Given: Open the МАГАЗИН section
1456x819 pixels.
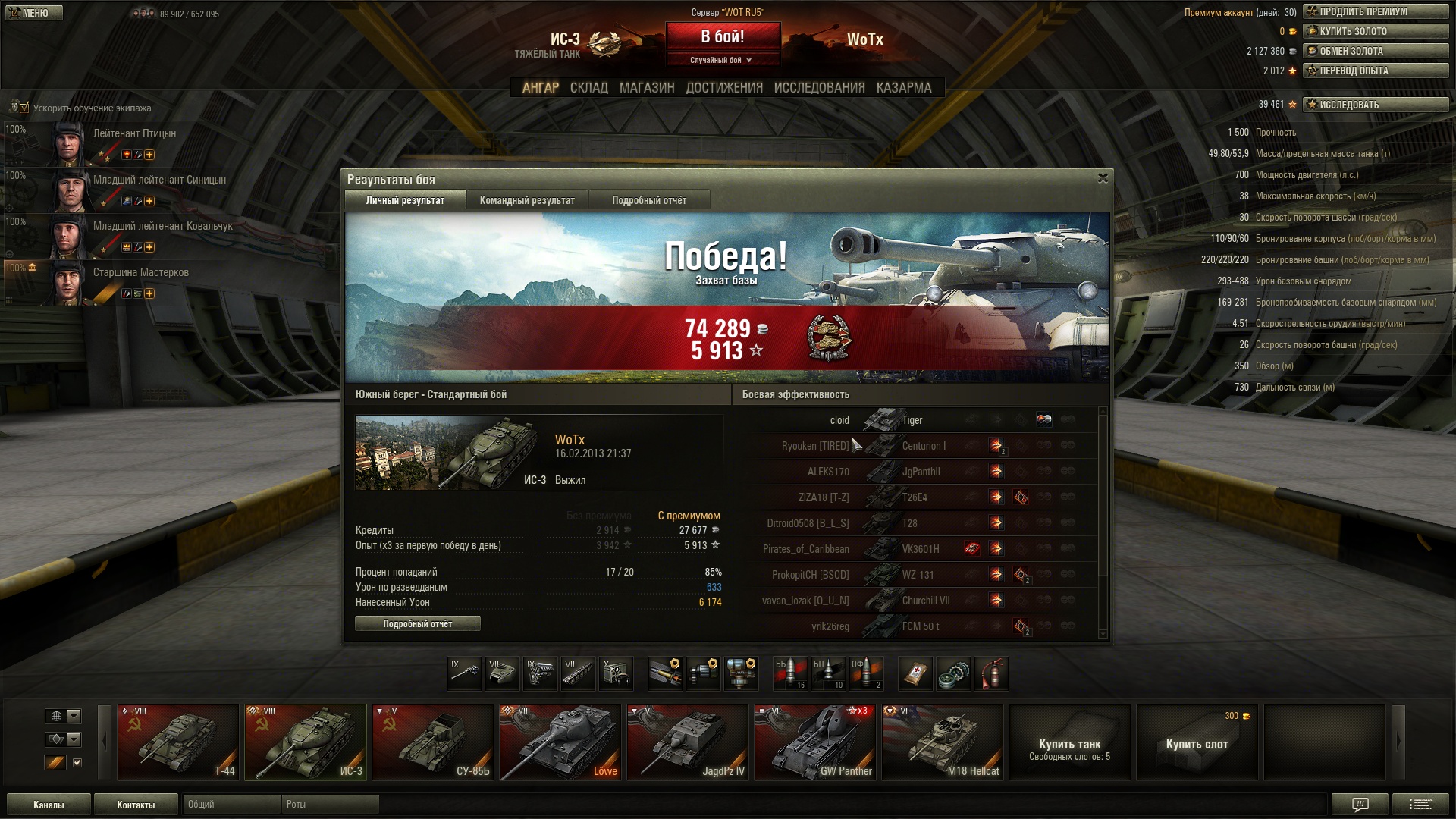Looking at the screenshot, I should coord(646,88).
